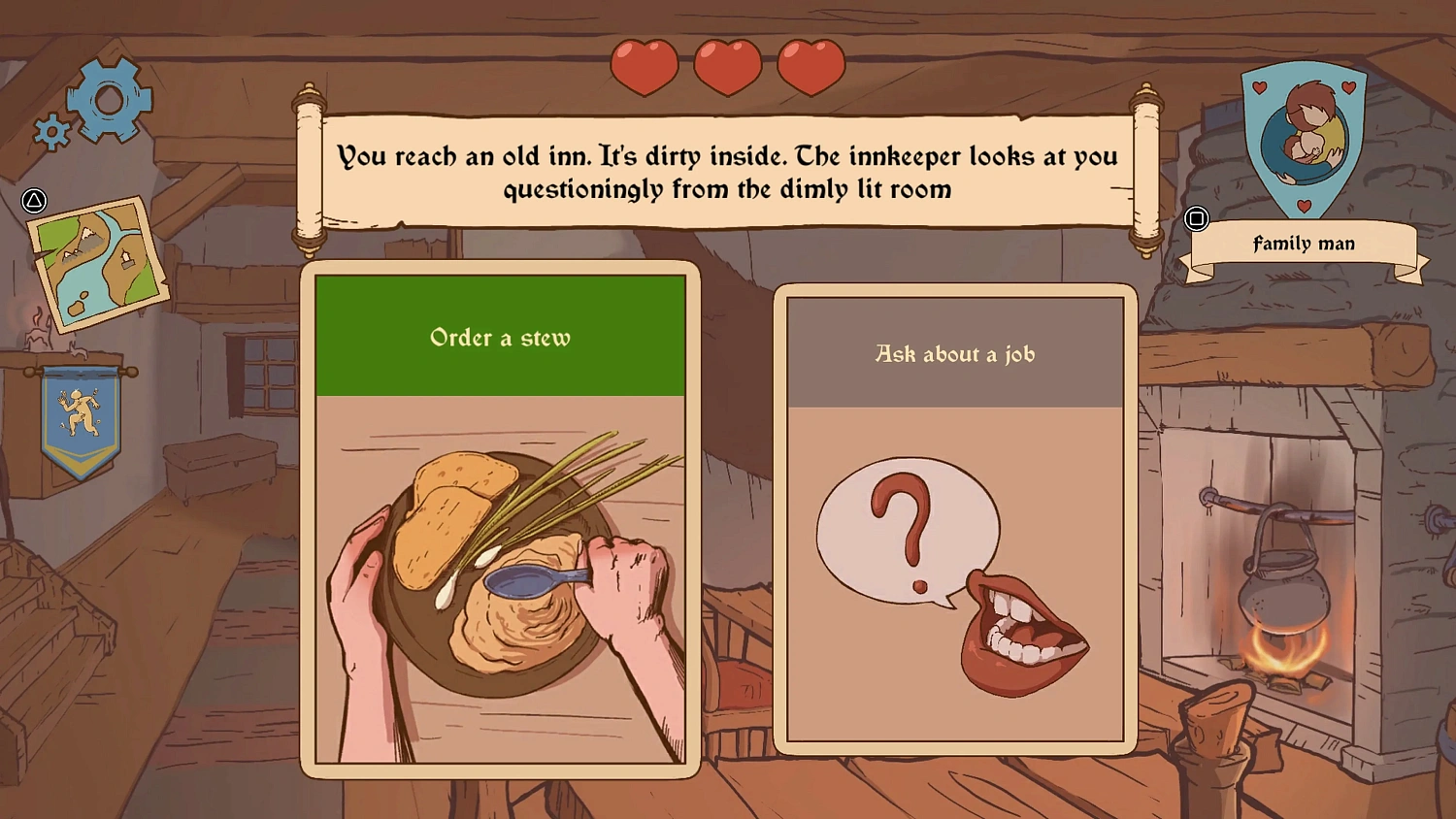Click the family man ribbon label
1456x819 pixels.
[1304, 243]
